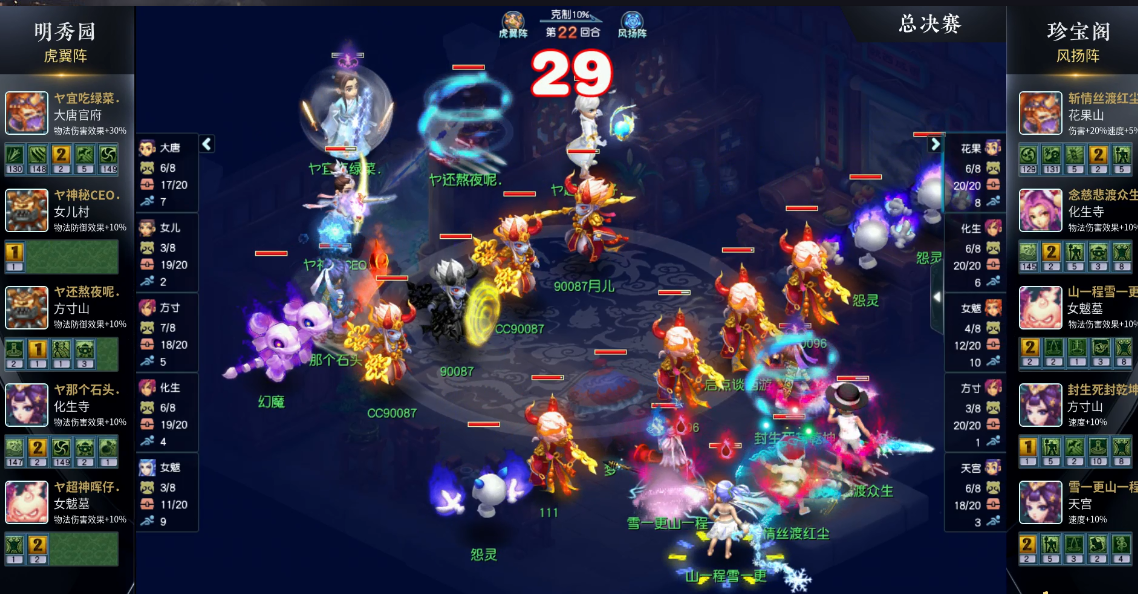Click the ヤ那个石头 player portrait
The height and width of the screenshot is (594, 1138).
pos(26,404)
